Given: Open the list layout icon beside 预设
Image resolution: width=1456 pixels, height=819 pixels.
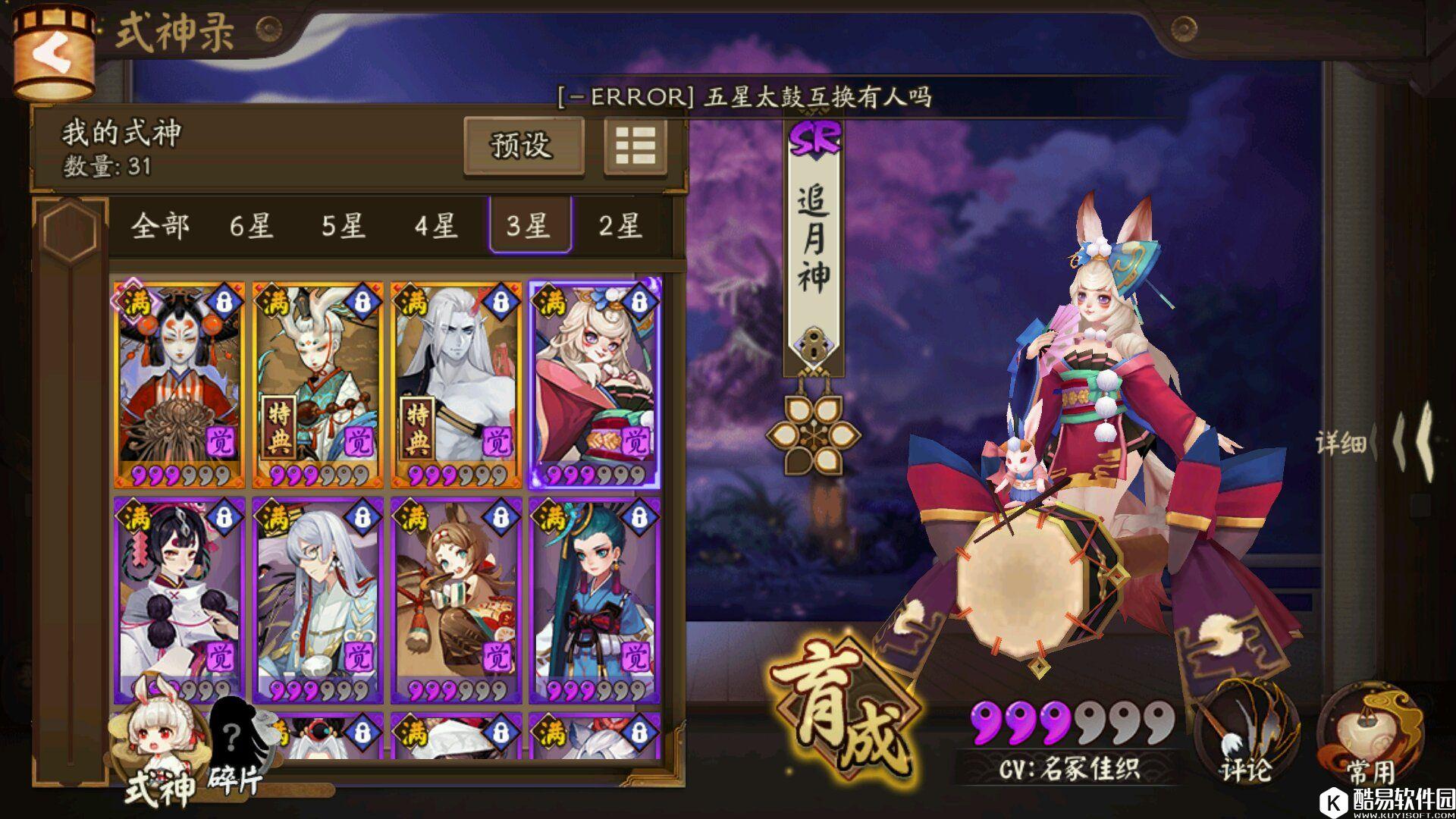Looking at the screenshot, I should tap(635, 148).
